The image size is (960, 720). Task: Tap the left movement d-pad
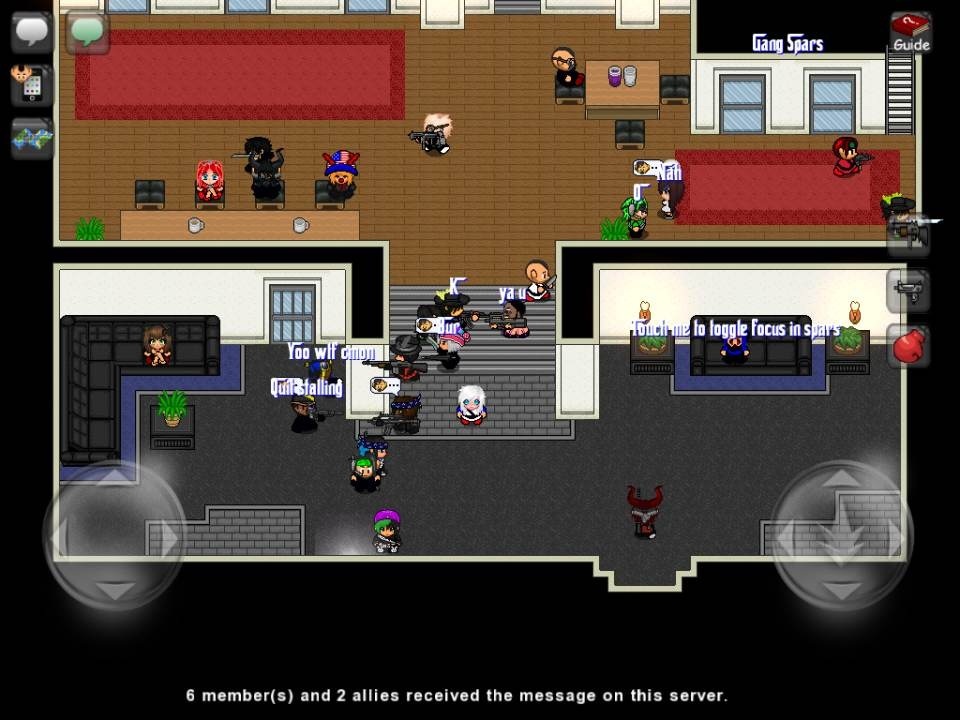pos(114,537)
